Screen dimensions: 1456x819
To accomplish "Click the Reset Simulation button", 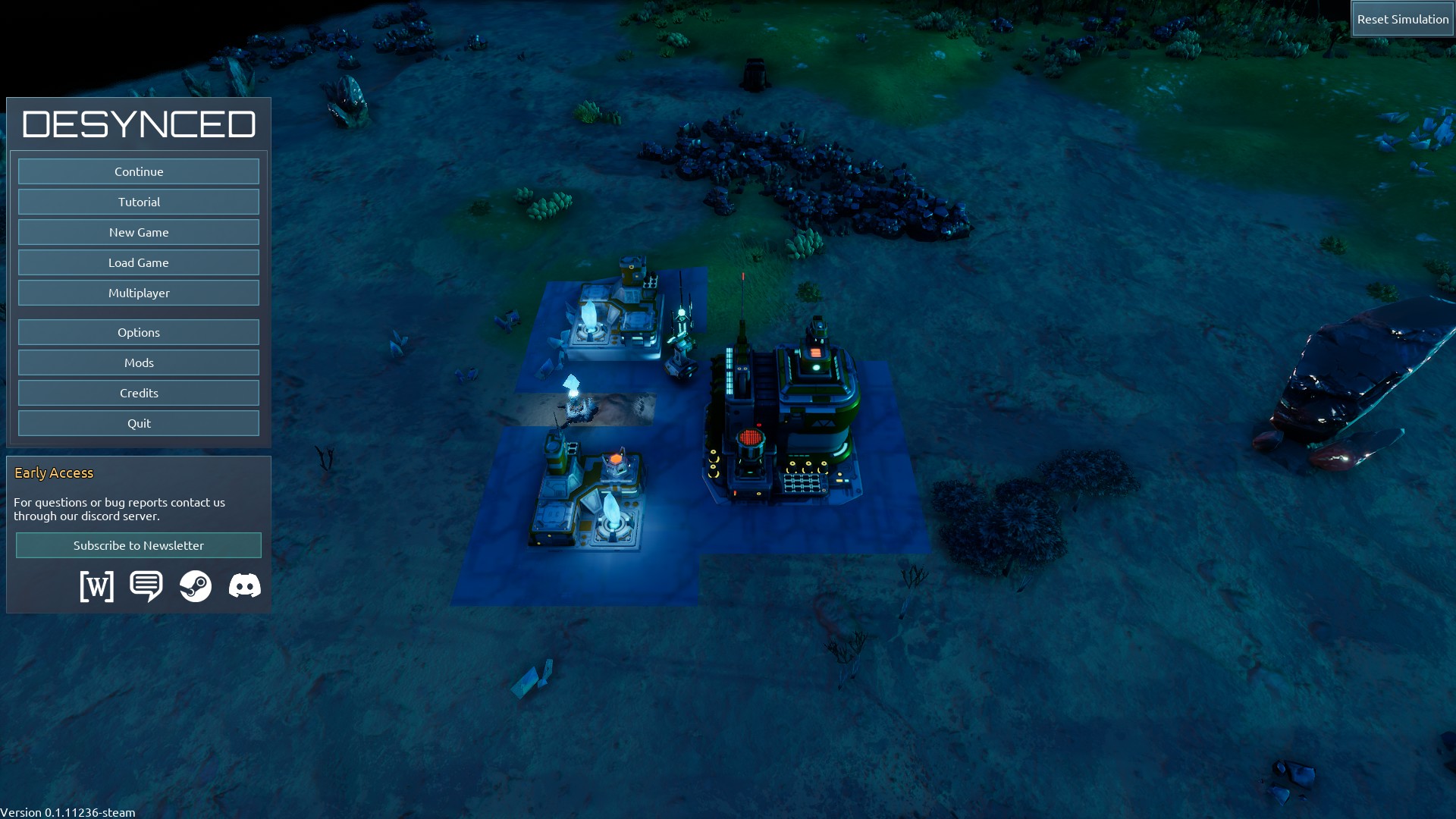I will click(1402, 19).
